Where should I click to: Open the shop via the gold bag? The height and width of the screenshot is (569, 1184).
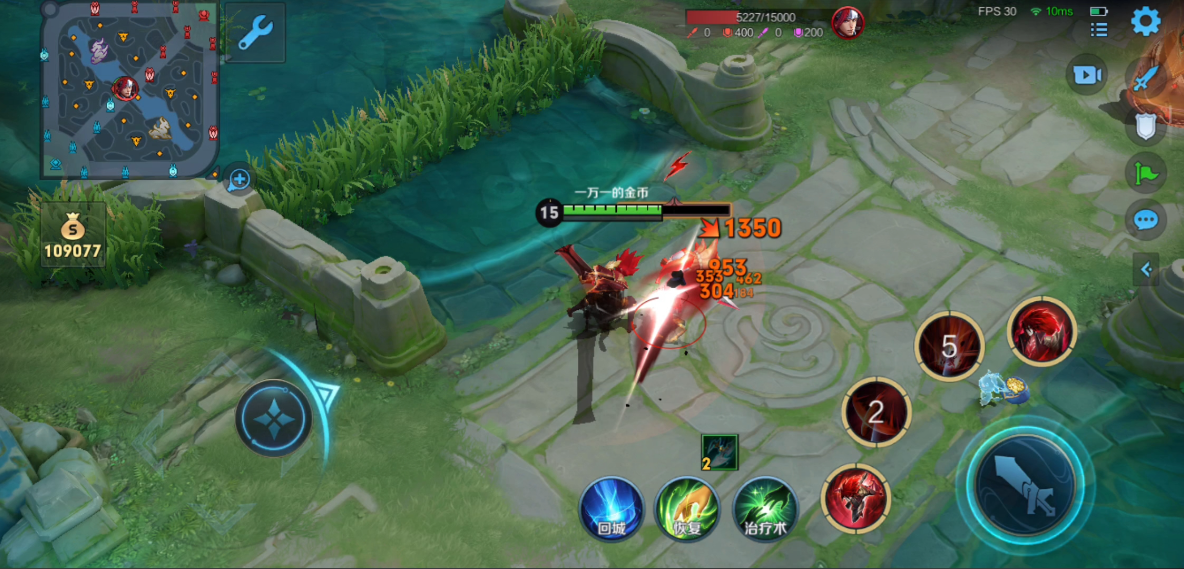73,236
